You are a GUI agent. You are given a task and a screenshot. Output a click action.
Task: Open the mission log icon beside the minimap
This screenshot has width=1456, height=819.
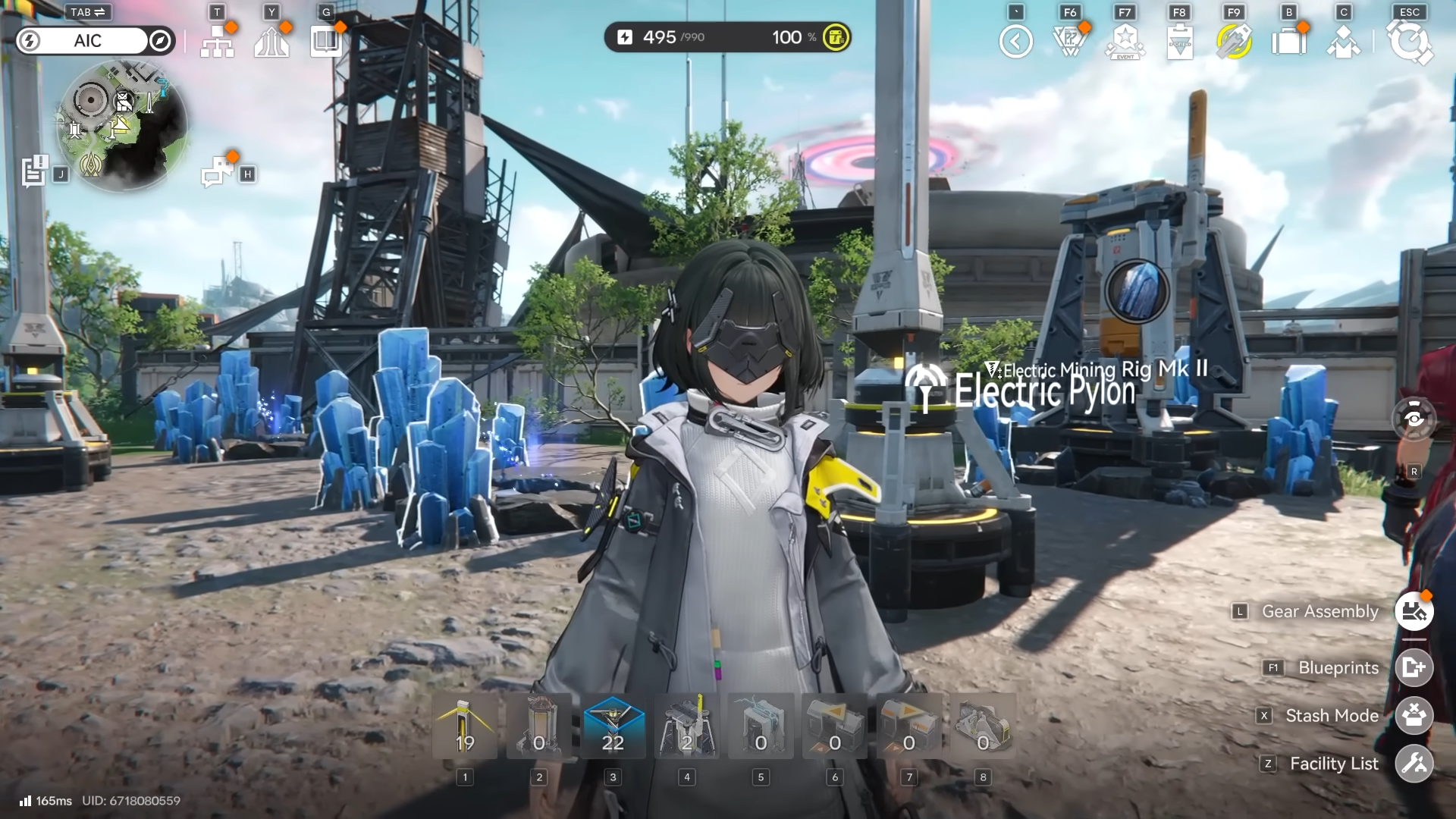coord(35,172)
